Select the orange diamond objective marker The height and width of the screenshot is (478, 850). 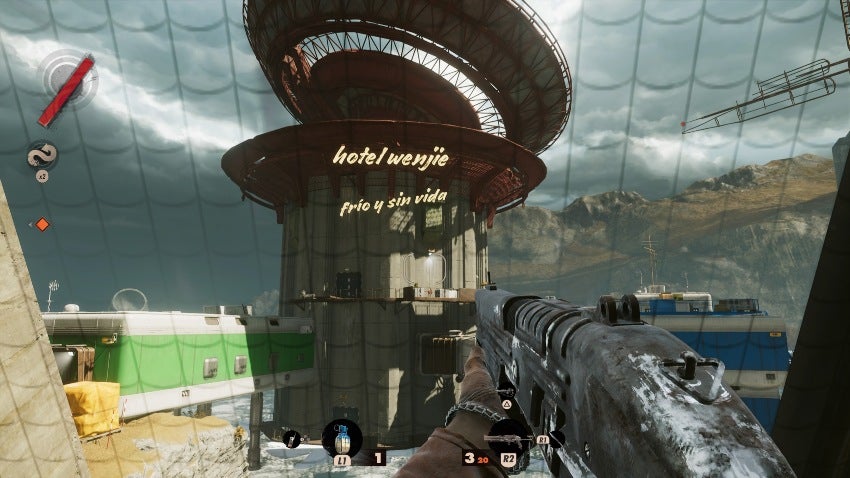click(42, 224)
